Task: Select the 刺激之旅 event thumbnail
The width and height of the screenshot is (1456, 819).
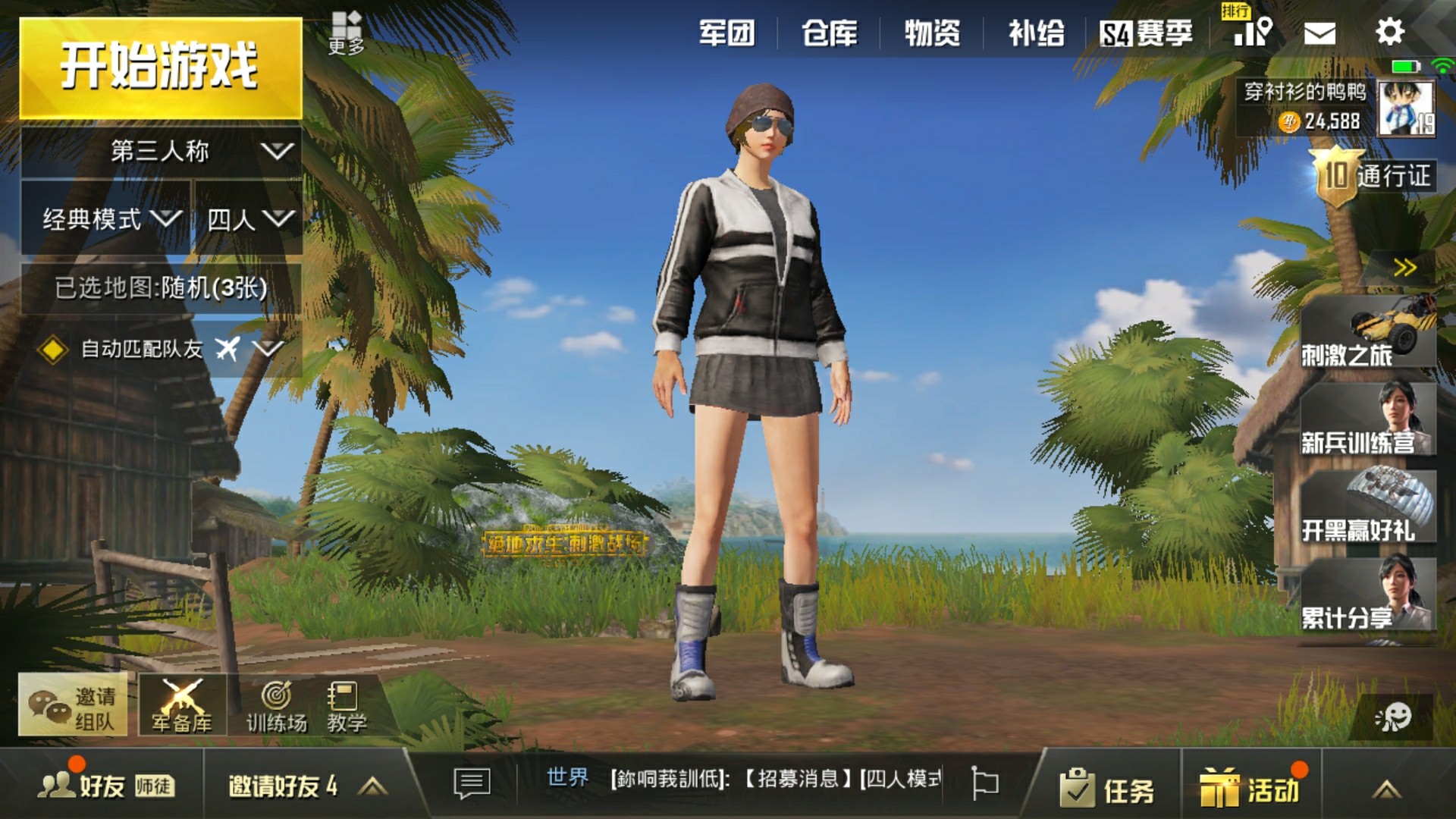Action: pos(1367,334)
